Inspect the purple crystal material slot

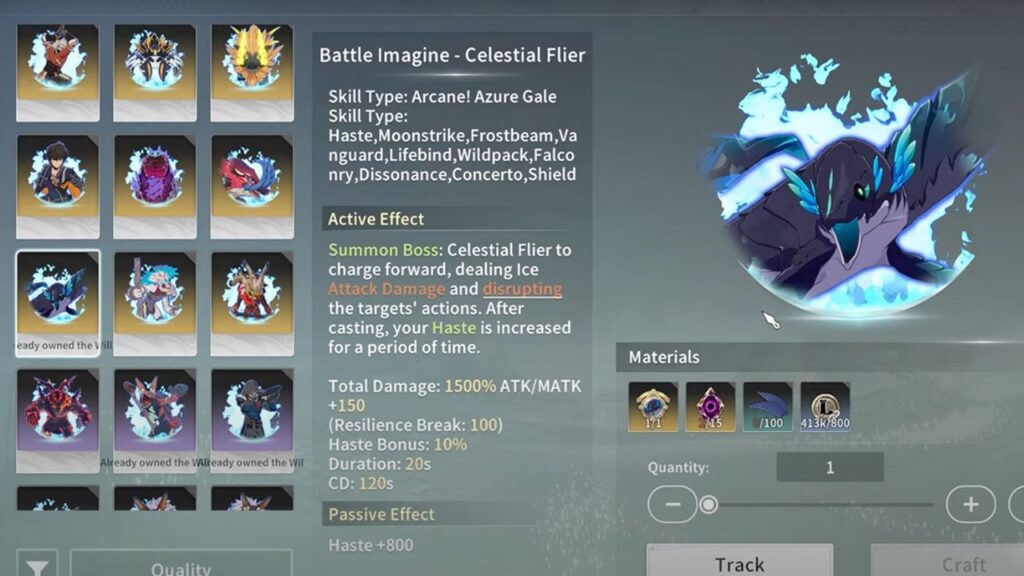point(710,406)
